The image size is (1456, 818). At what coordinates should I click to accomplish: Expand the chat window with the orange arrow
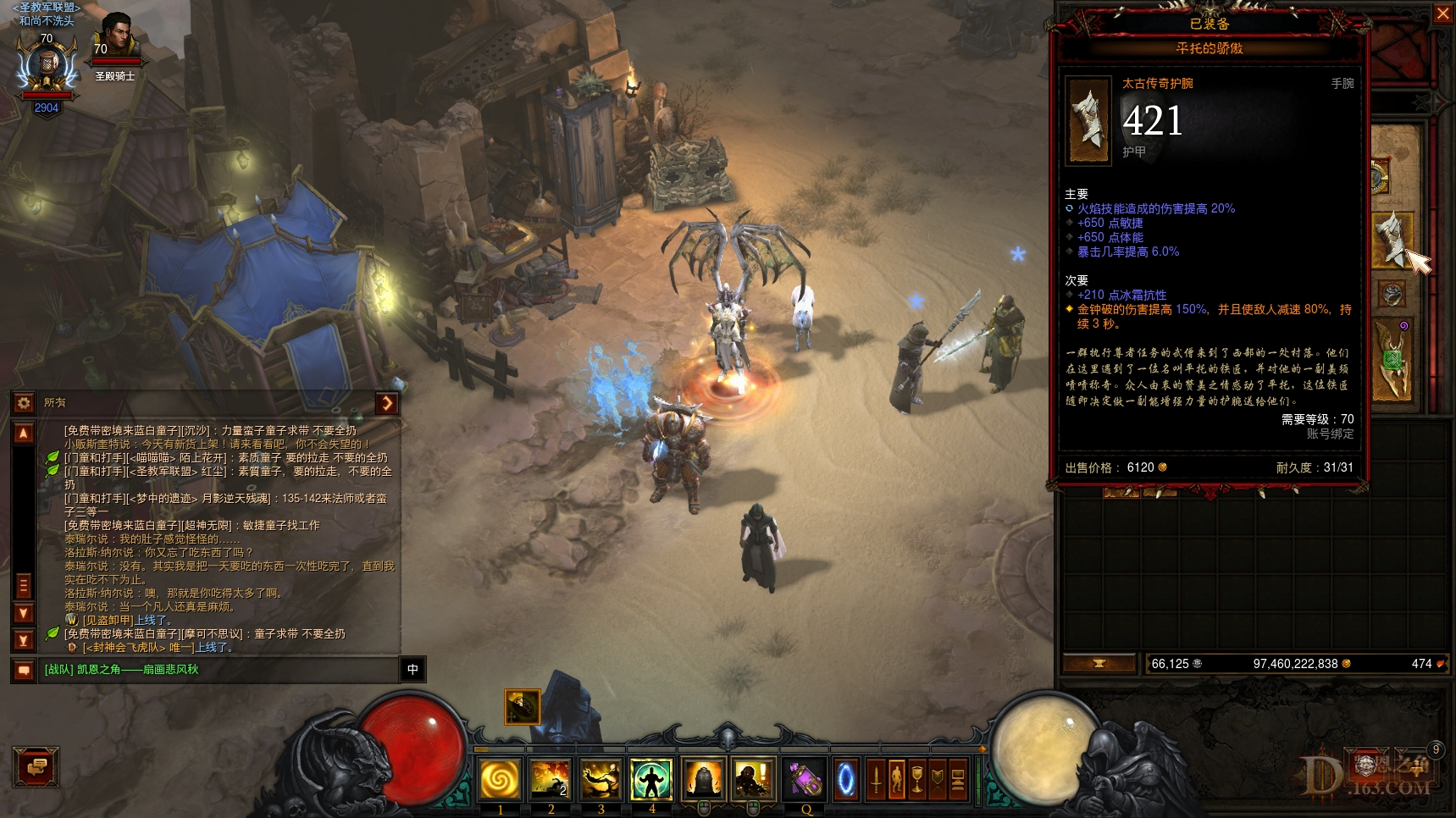click(x=388, y=404)
